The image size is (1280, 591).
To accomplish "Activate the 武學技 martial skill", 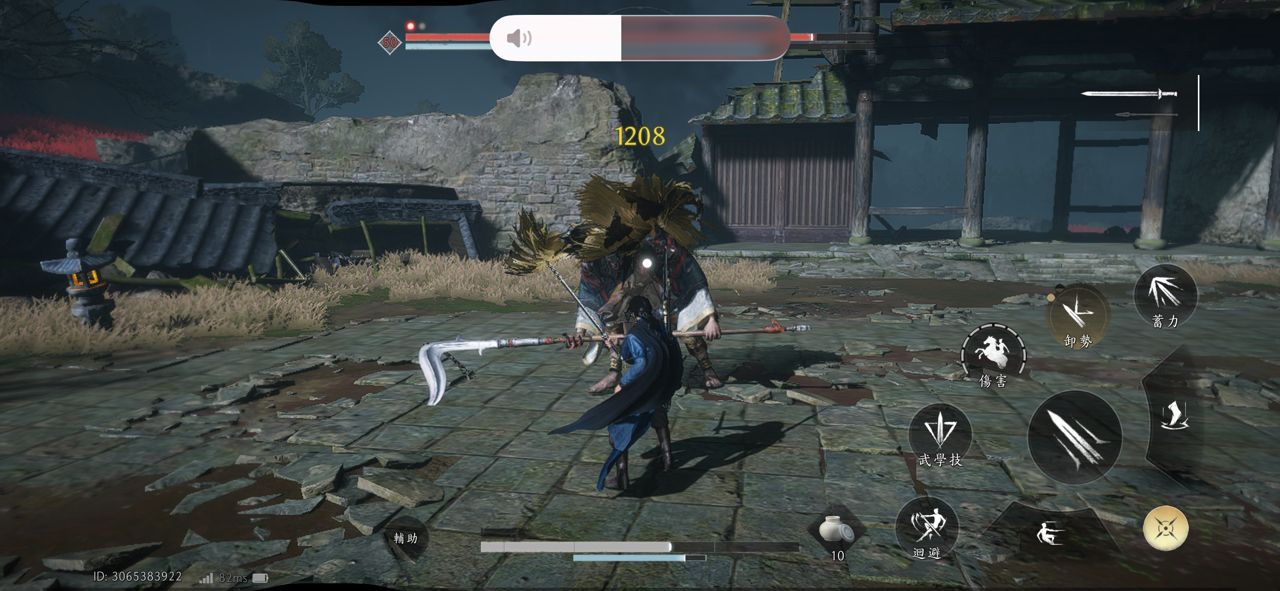I will [x=940, y=435].
